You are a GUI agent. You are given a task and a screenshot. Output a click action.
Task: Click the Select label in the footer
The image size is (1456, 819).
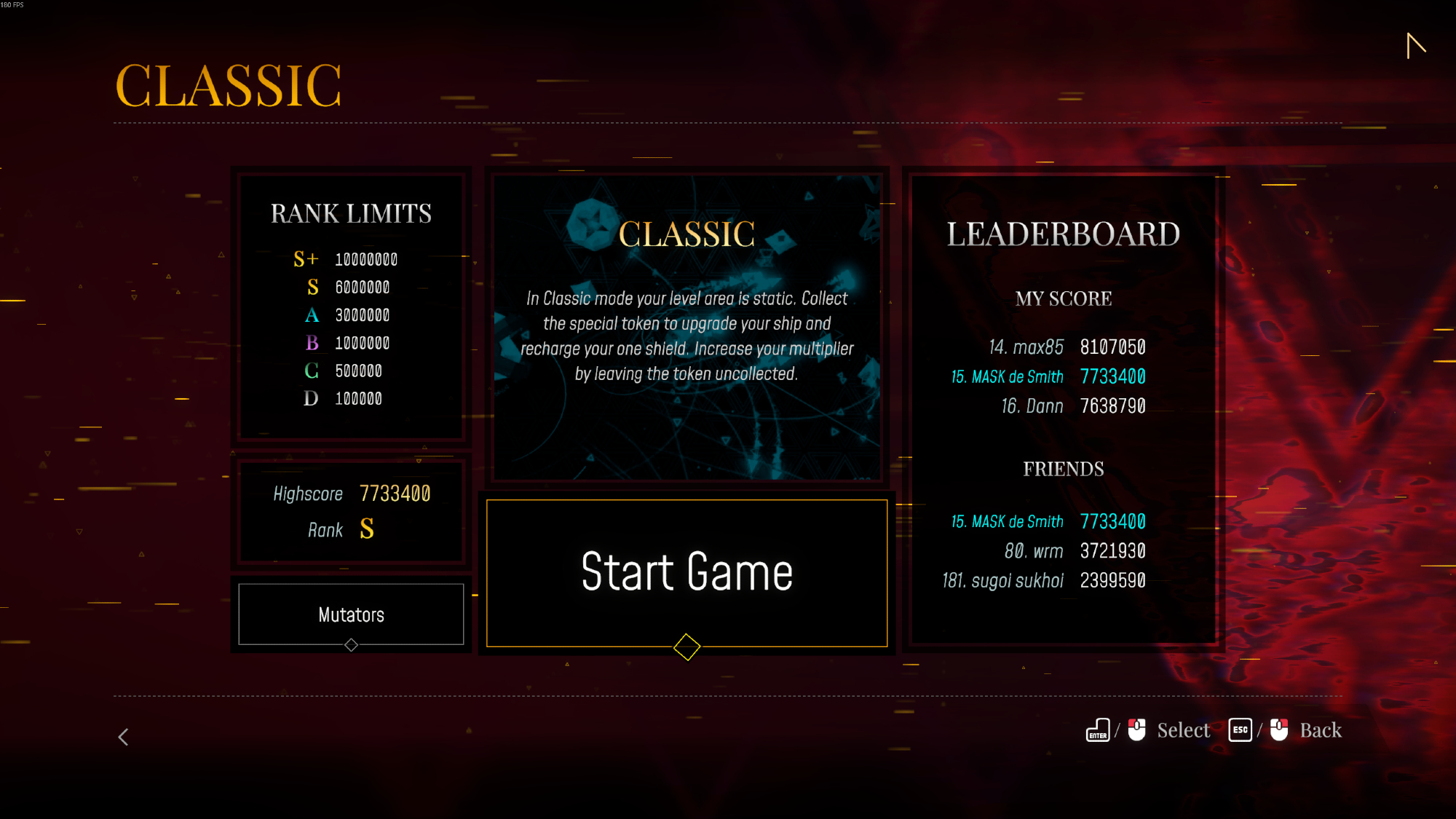coord(1183,730)
